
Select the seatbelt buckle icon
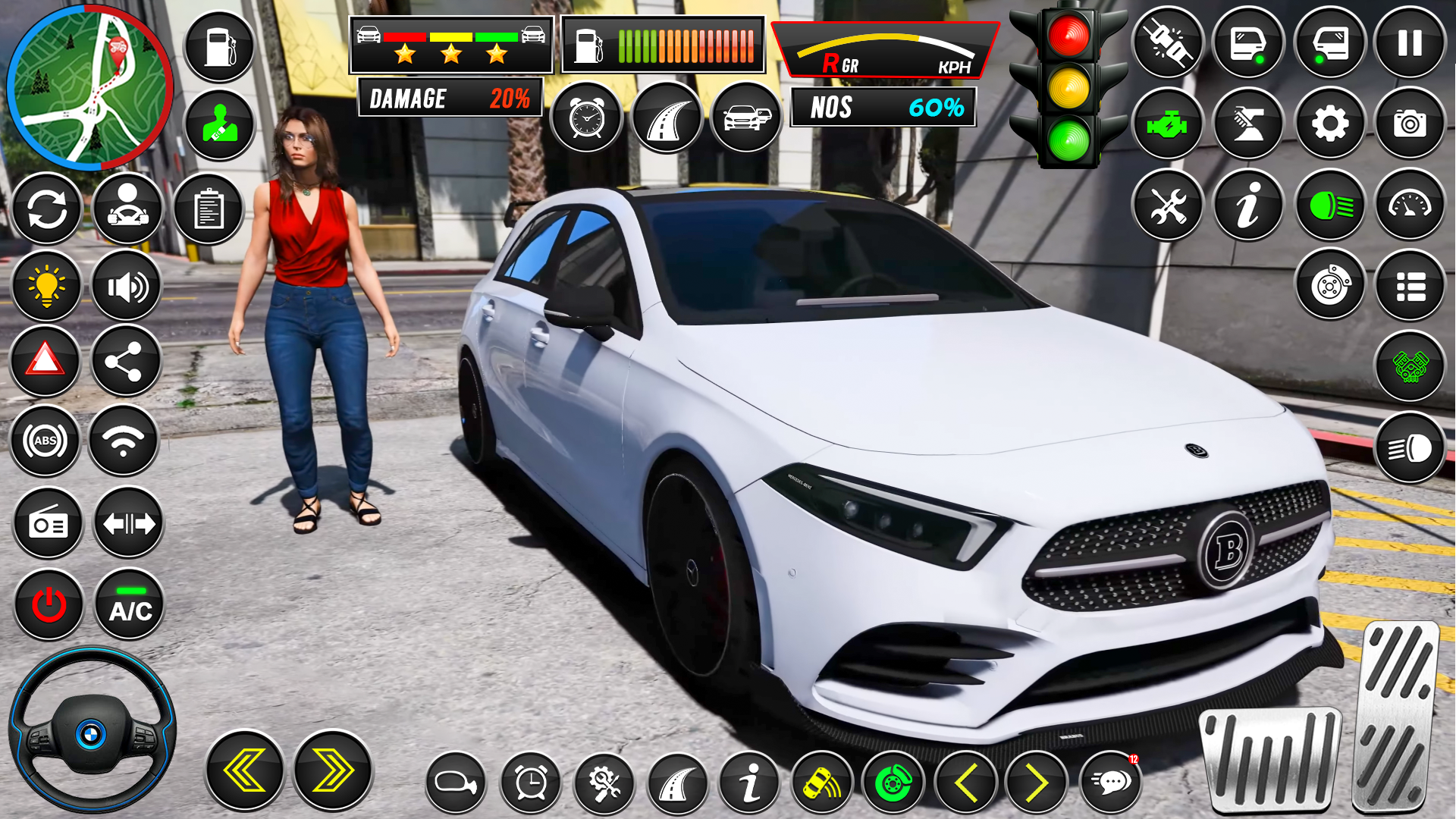(1168, 43)
